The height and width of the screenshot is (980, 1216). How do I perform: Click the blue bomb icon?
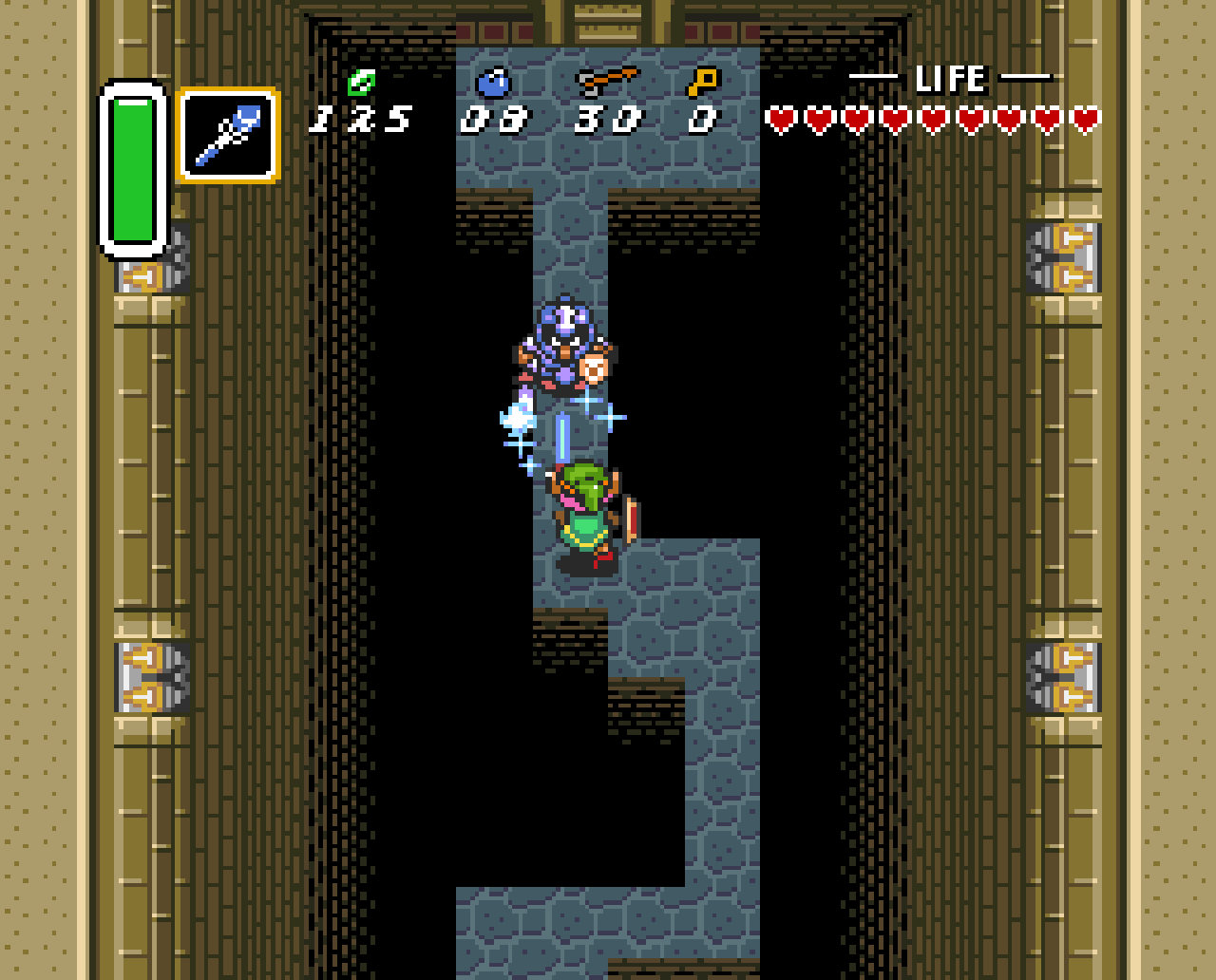493,84
